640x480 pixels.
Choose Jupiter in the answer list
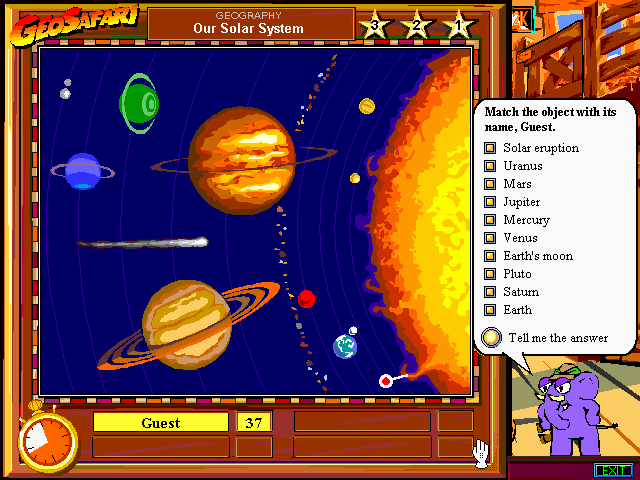(x=490, y=202)
